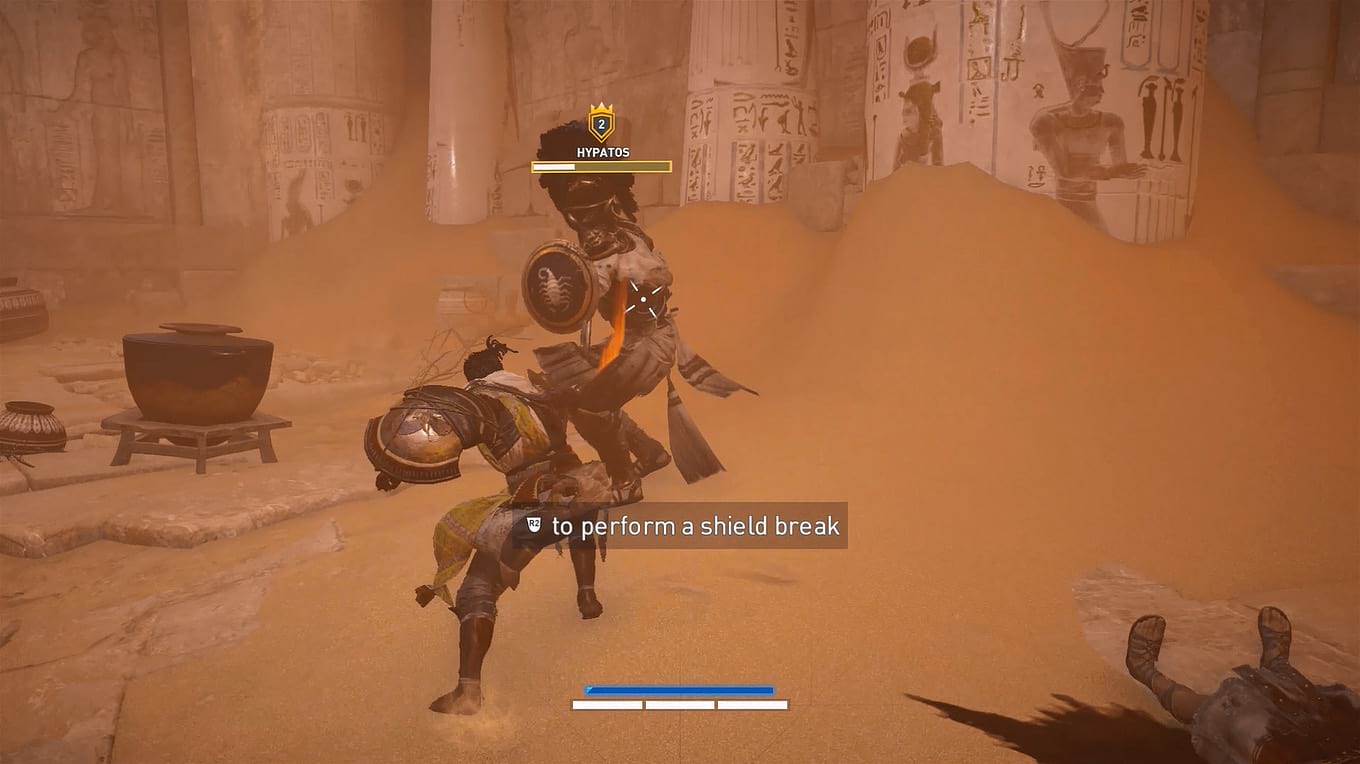Click the number 2 inside the level badge
This screenshot has height=764, width=1360.
pos(601,126)
